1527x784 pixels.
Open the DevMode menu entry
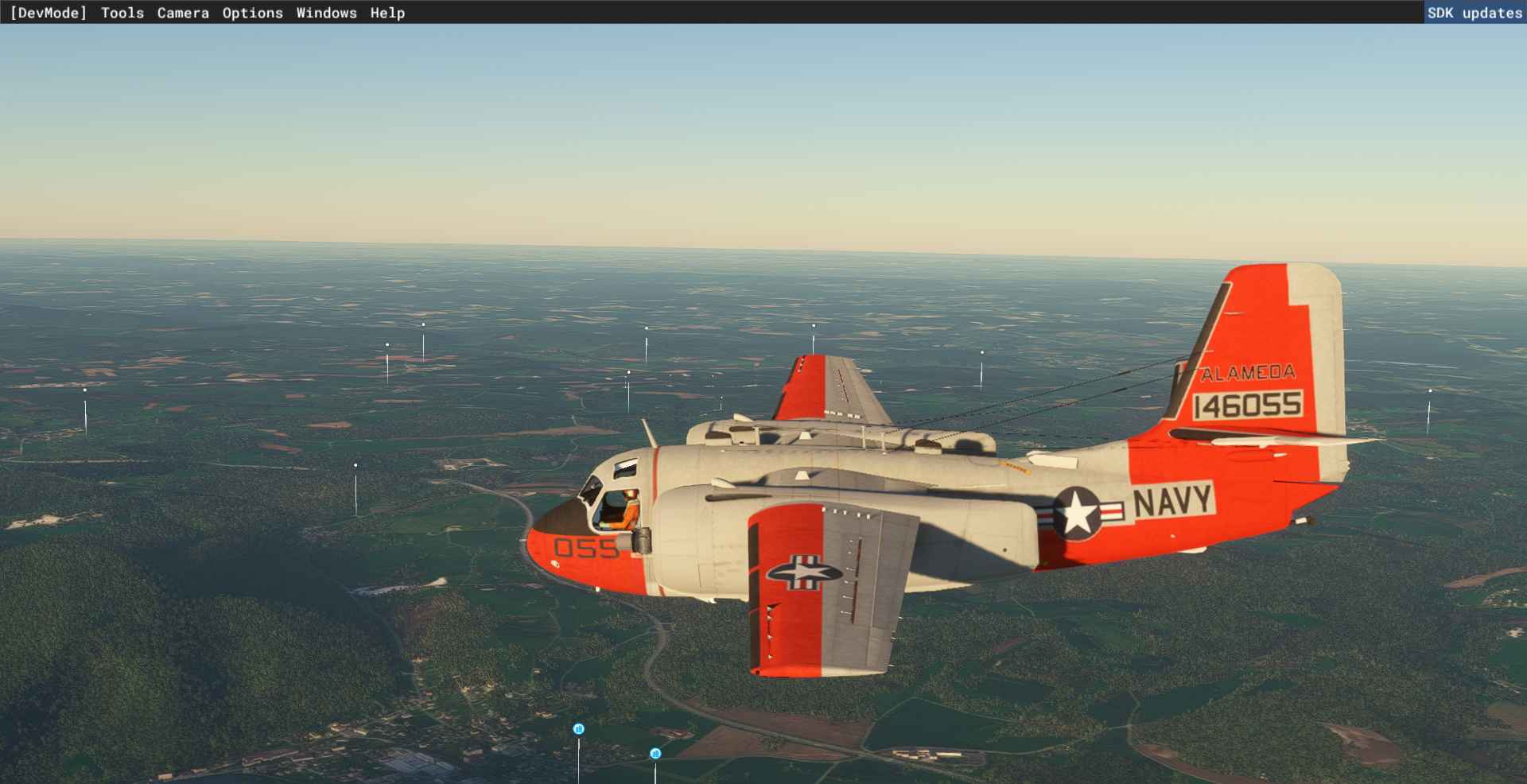[49, 13]
